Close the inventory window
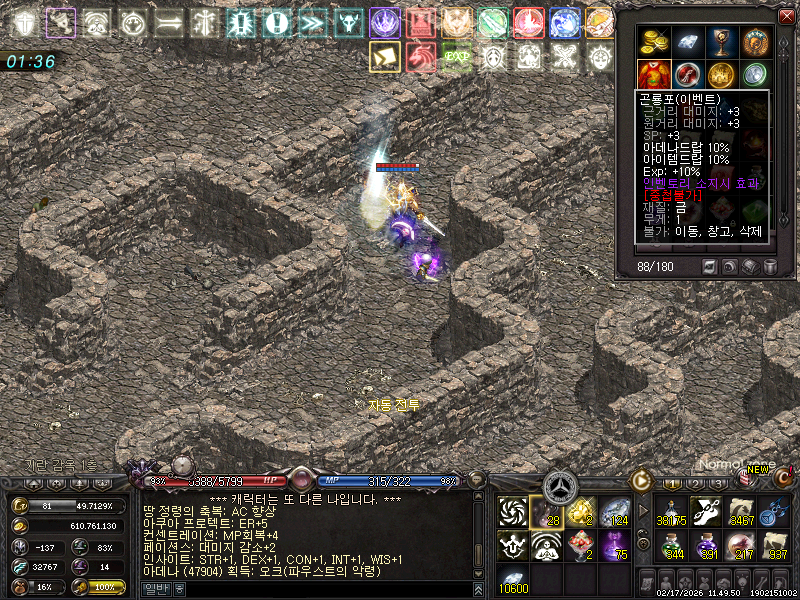This screenshot has height=600, width=800. pyautogui.click(x=785, y=15)
